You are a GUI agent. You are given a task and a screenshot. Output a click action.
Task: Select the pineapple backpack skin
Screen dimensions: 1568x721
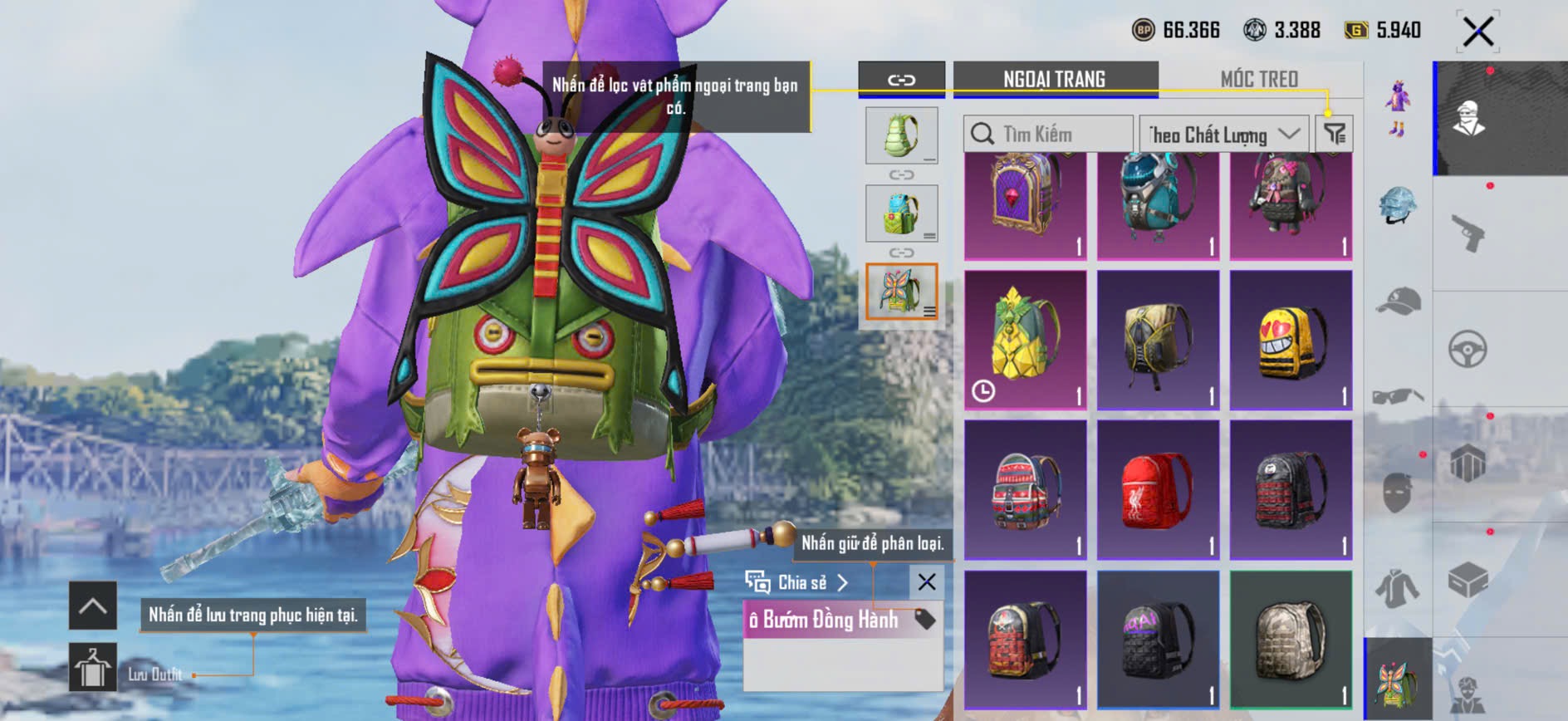click(x=1026, y=341)
